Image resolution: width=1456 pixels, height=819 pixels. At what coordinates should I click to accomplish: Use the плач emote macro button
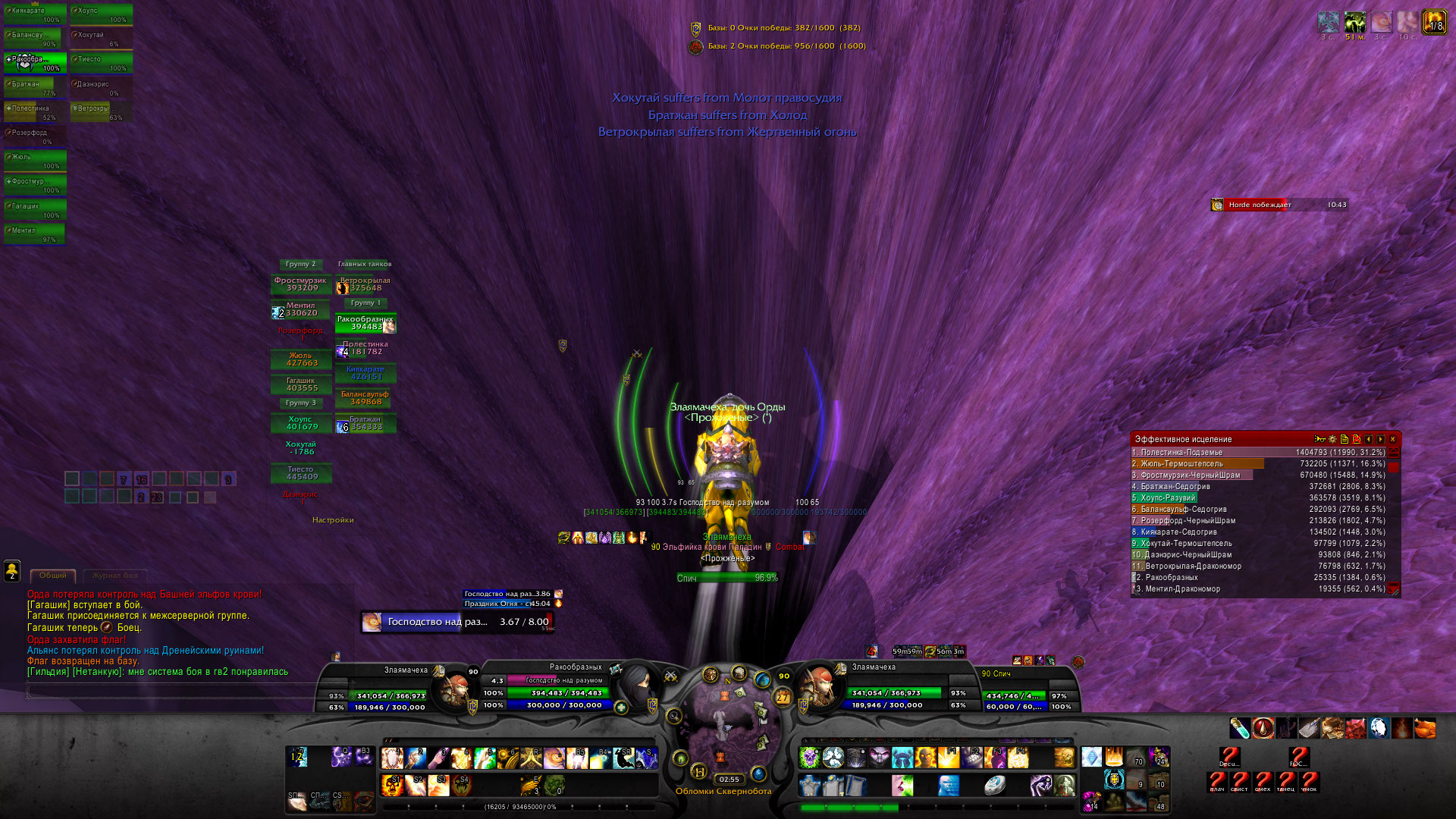point(1217,781)
